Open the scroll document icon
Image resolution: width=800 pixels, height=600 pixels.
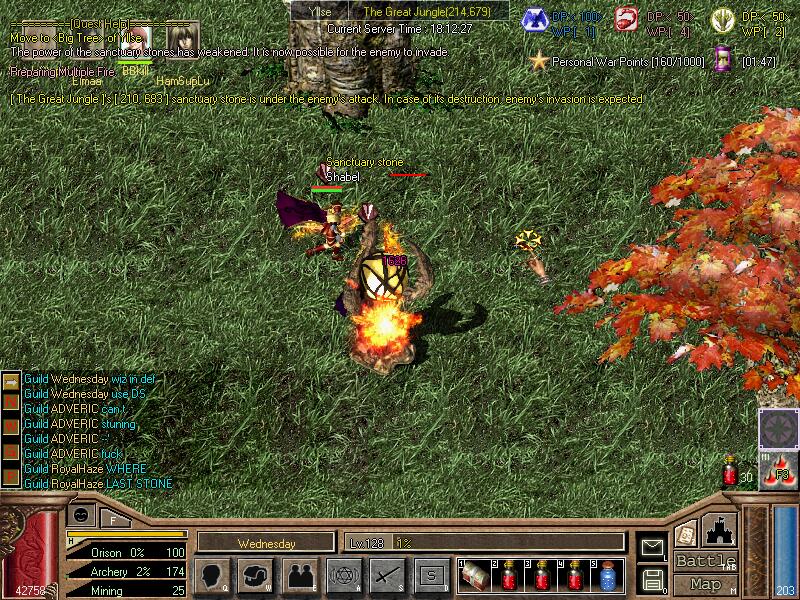(x=686, y=533)
